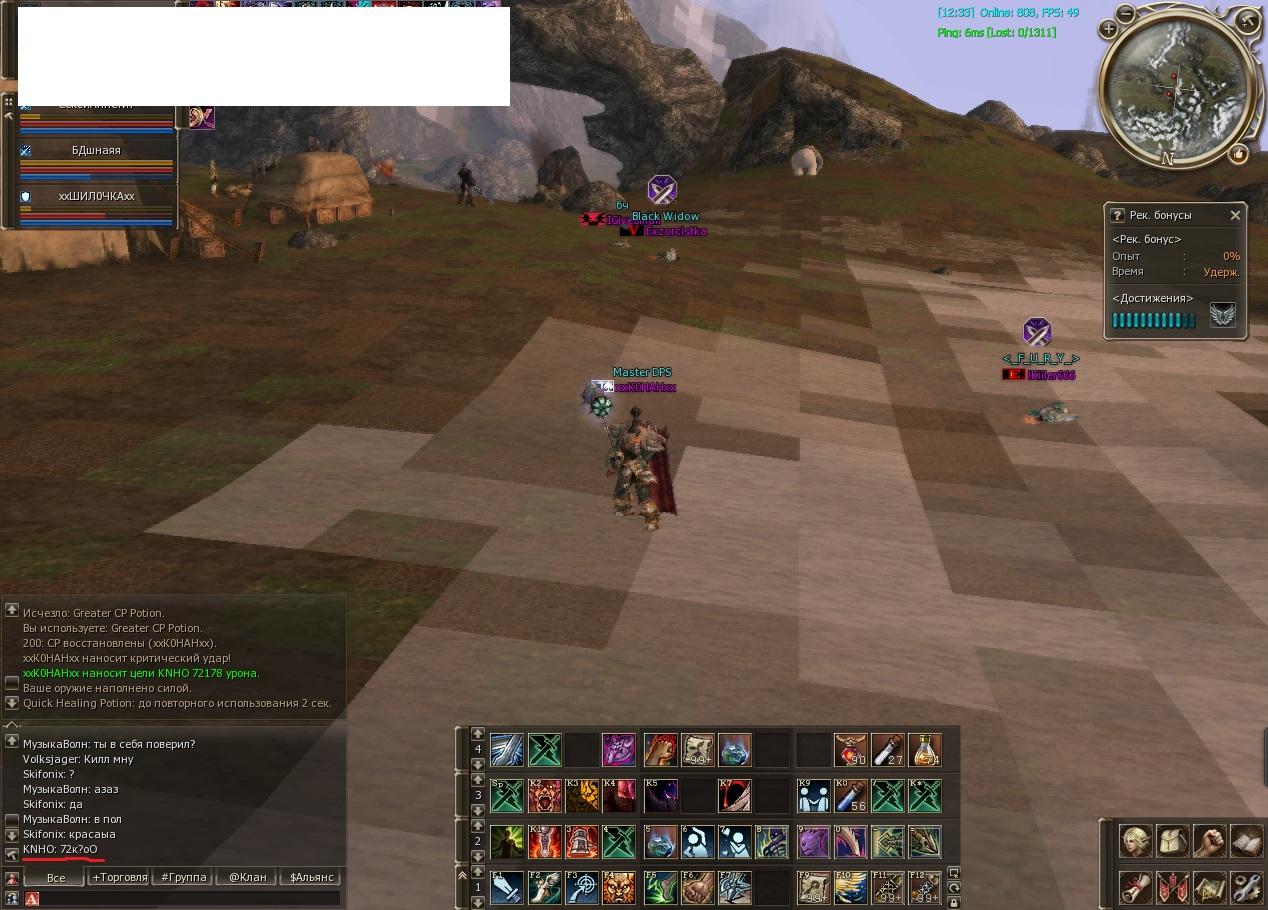Use the F9 scroll hotbar item
Screen dimensions: 1268x910
click(813, 887)
